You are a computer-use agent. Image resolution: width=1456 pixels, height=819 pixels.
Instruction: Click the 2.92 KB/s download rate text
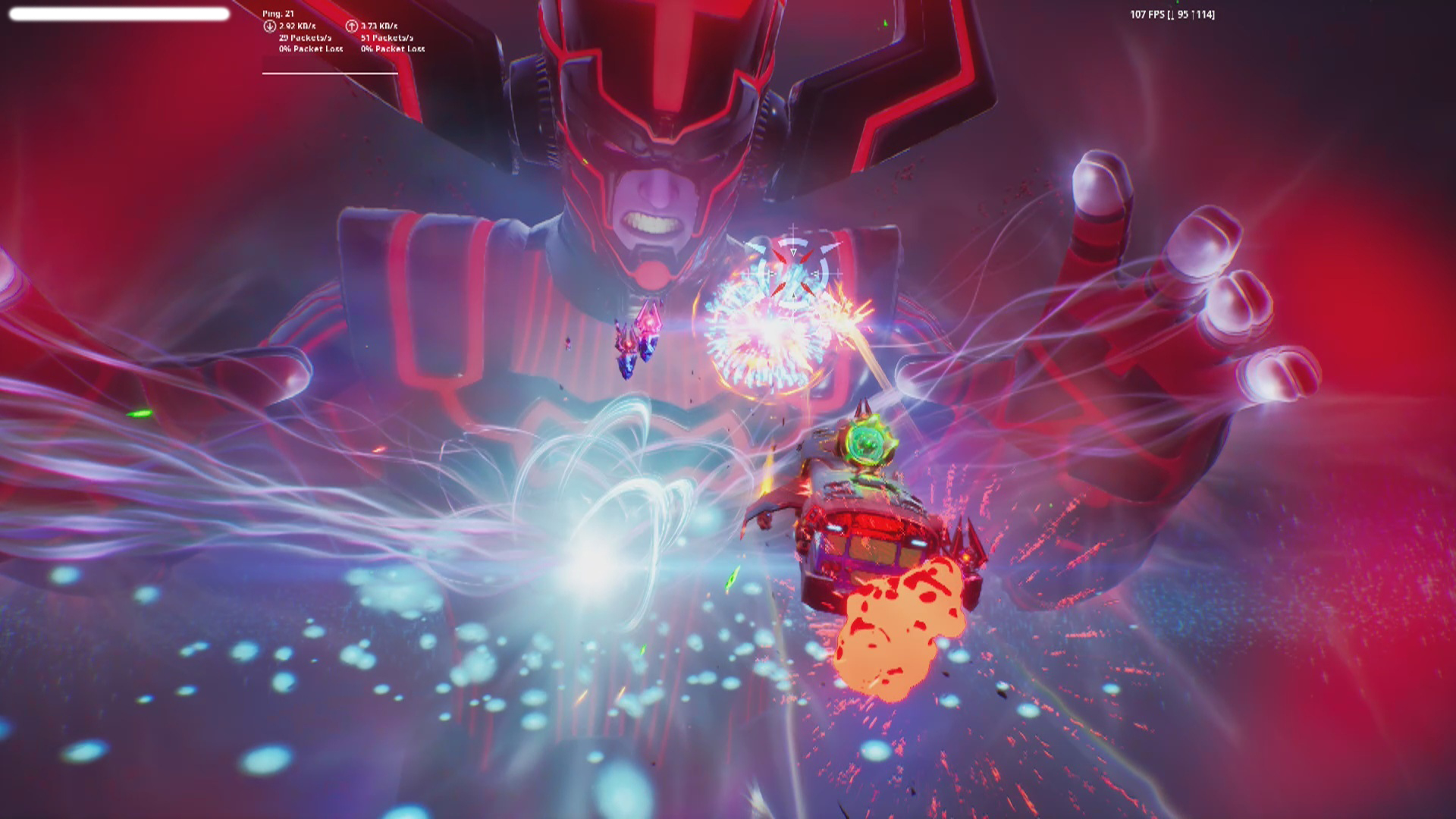(297, 24)
